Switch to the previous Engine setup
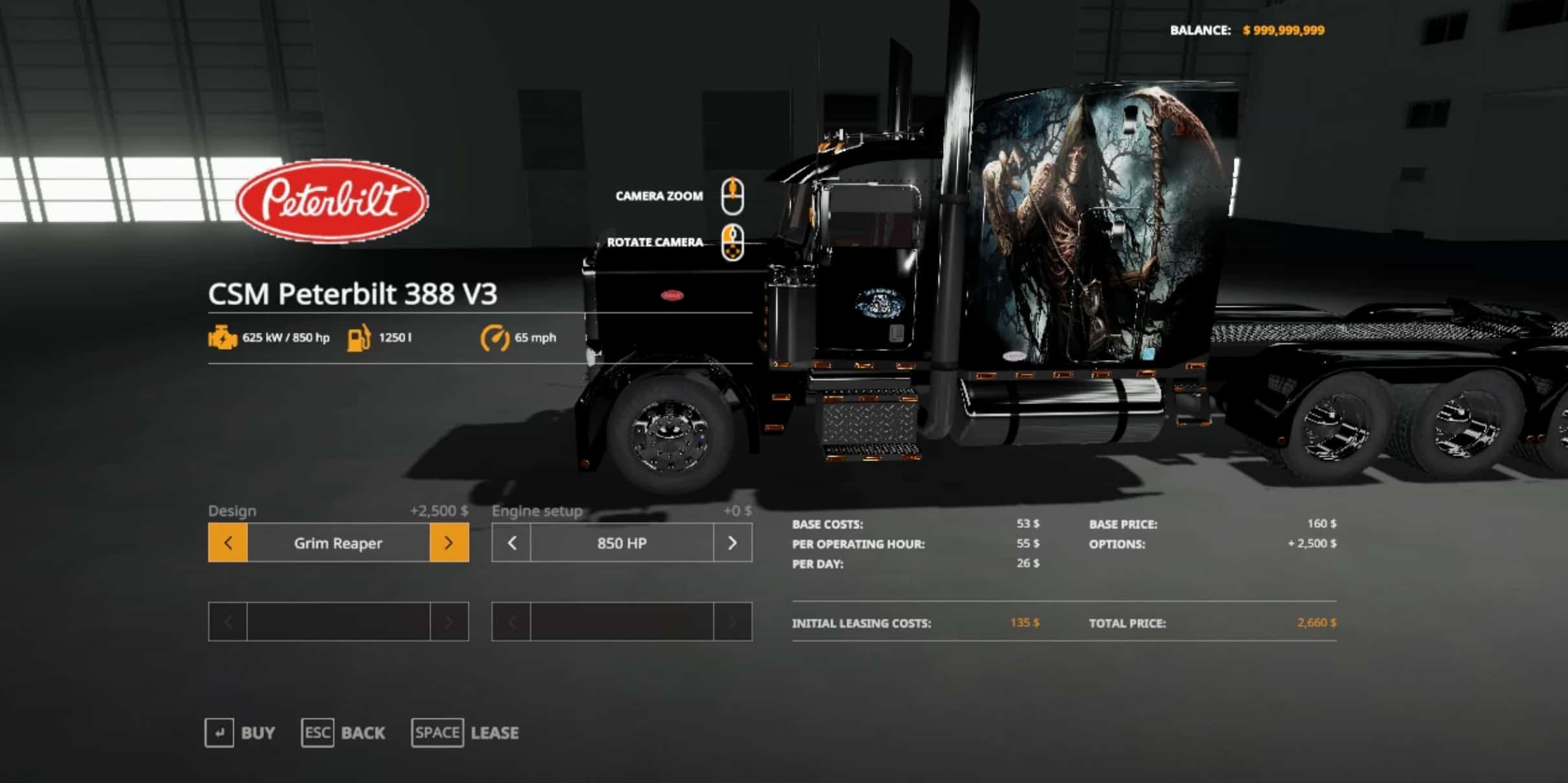This screenshot has width=1568, height=783. click(x=512, y=543)
